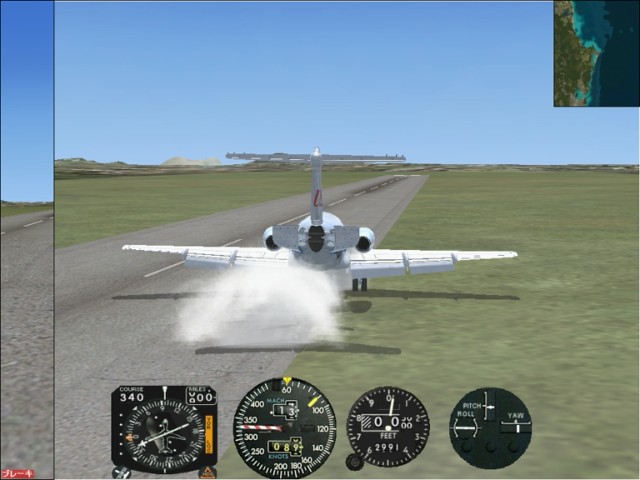Click the knob below the course gauge
Viewport: 640px width, 480px height.
(122, 472)
